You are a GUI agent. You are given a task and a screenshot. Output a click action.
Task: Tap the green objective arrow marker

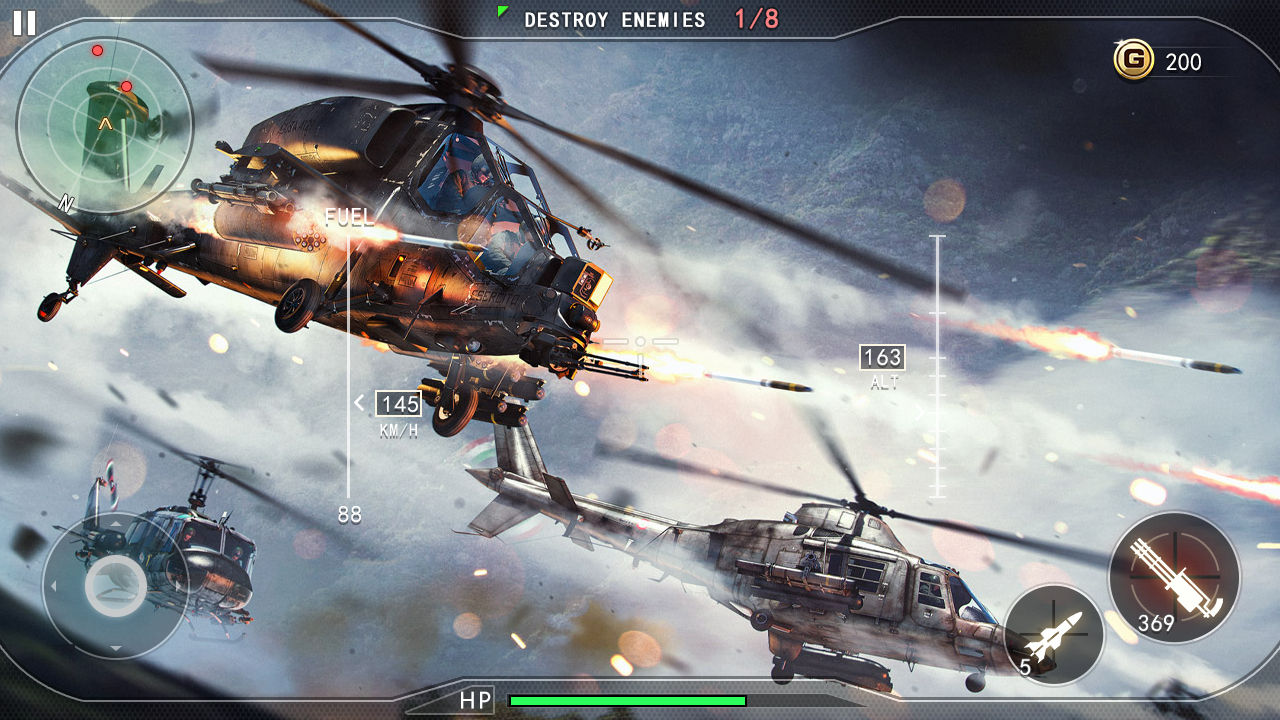pyautogui.click(x=502, y=12)
